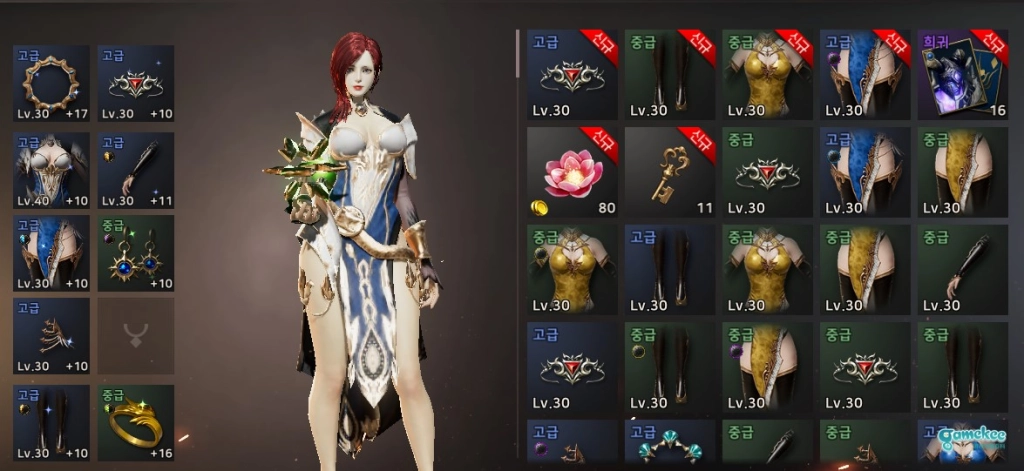Select the equipped gold circlet with +17
Image resolution: width=1024 pixels, height=471 pixels.
coord(51,83)
